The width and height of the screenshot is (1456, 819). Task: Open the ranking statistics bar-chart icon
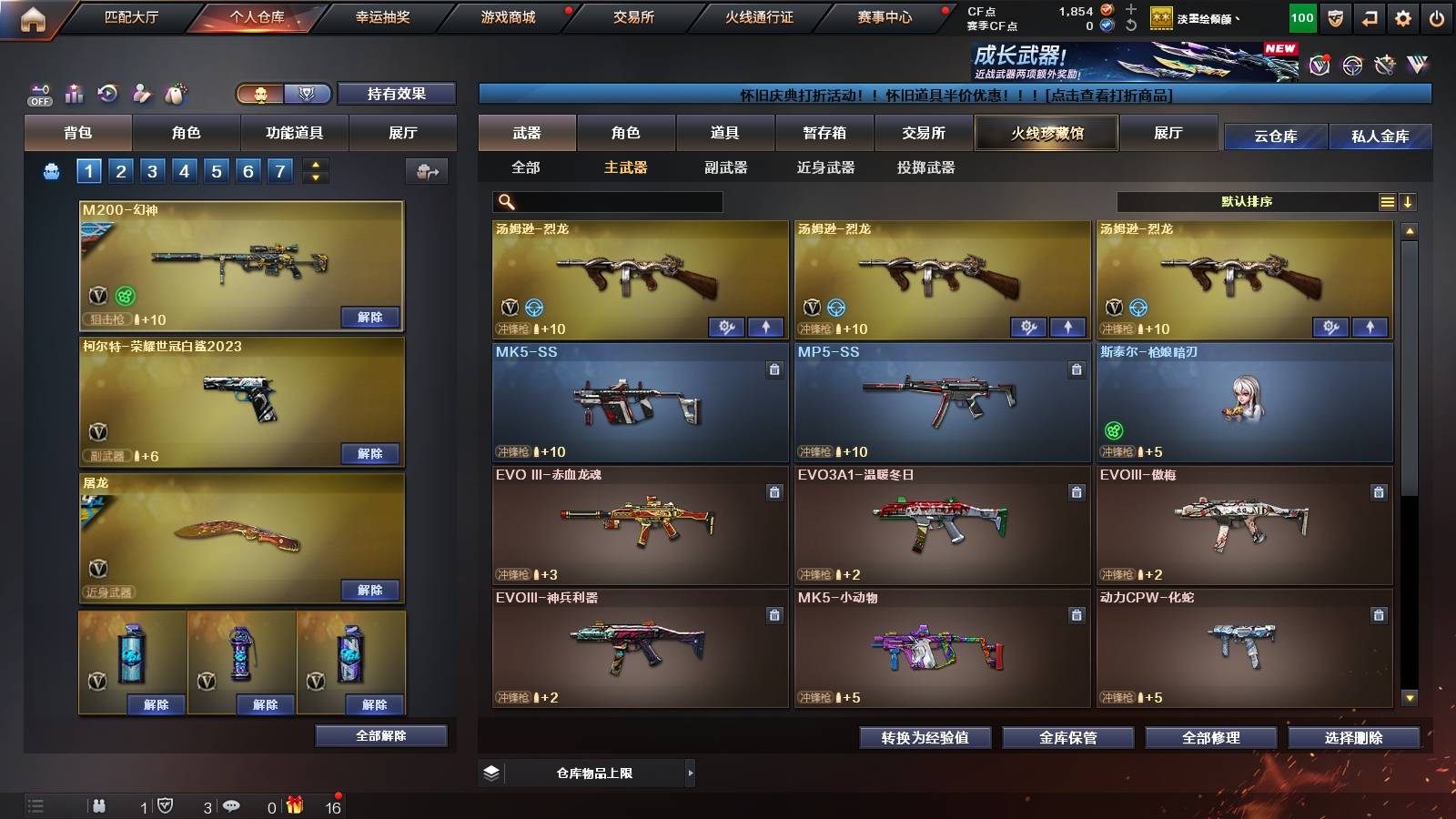tap(75, 94)
